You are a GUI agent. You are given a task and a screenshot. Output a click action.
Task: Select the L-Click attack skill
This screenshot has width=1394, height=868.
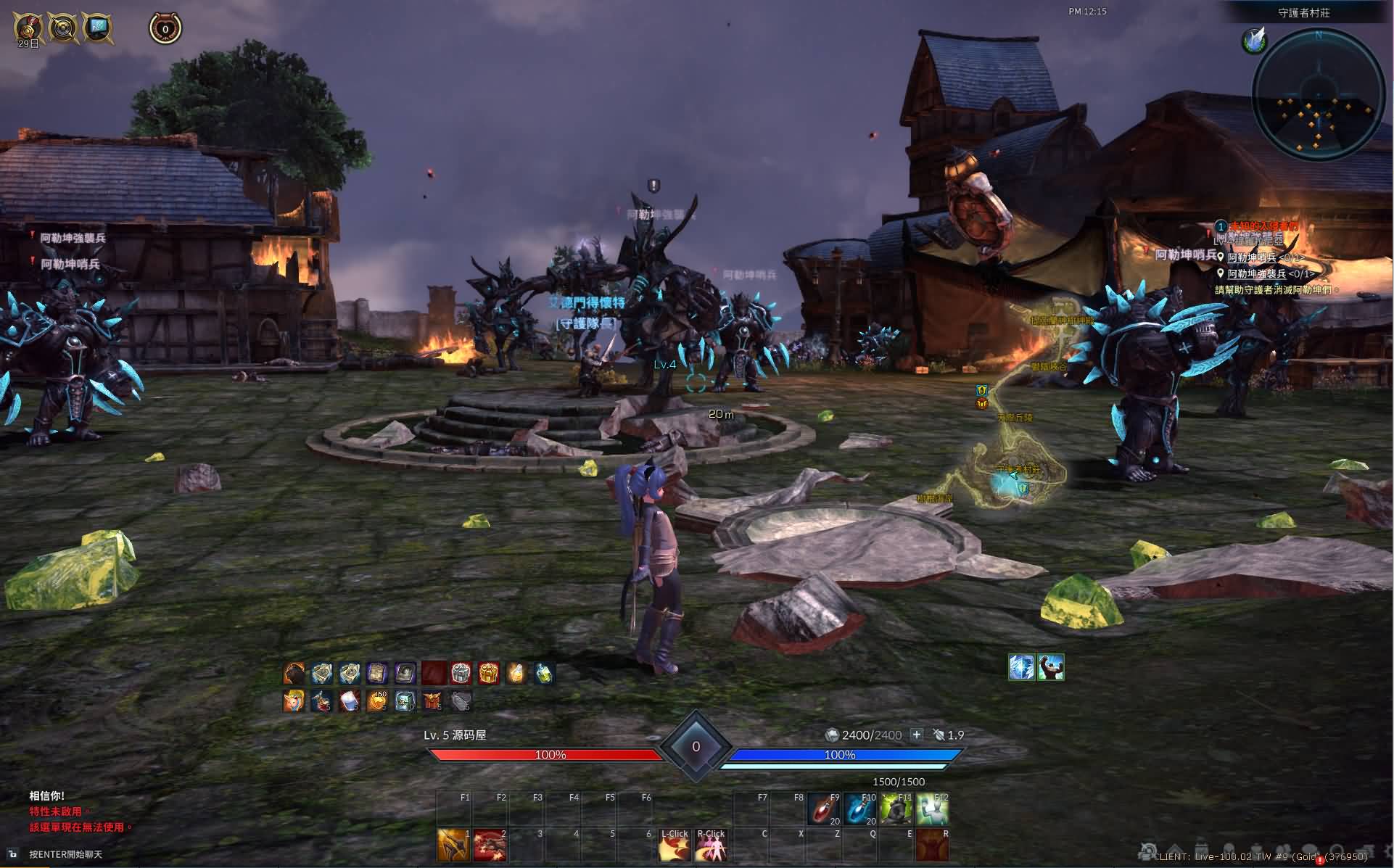click(674, 846)
